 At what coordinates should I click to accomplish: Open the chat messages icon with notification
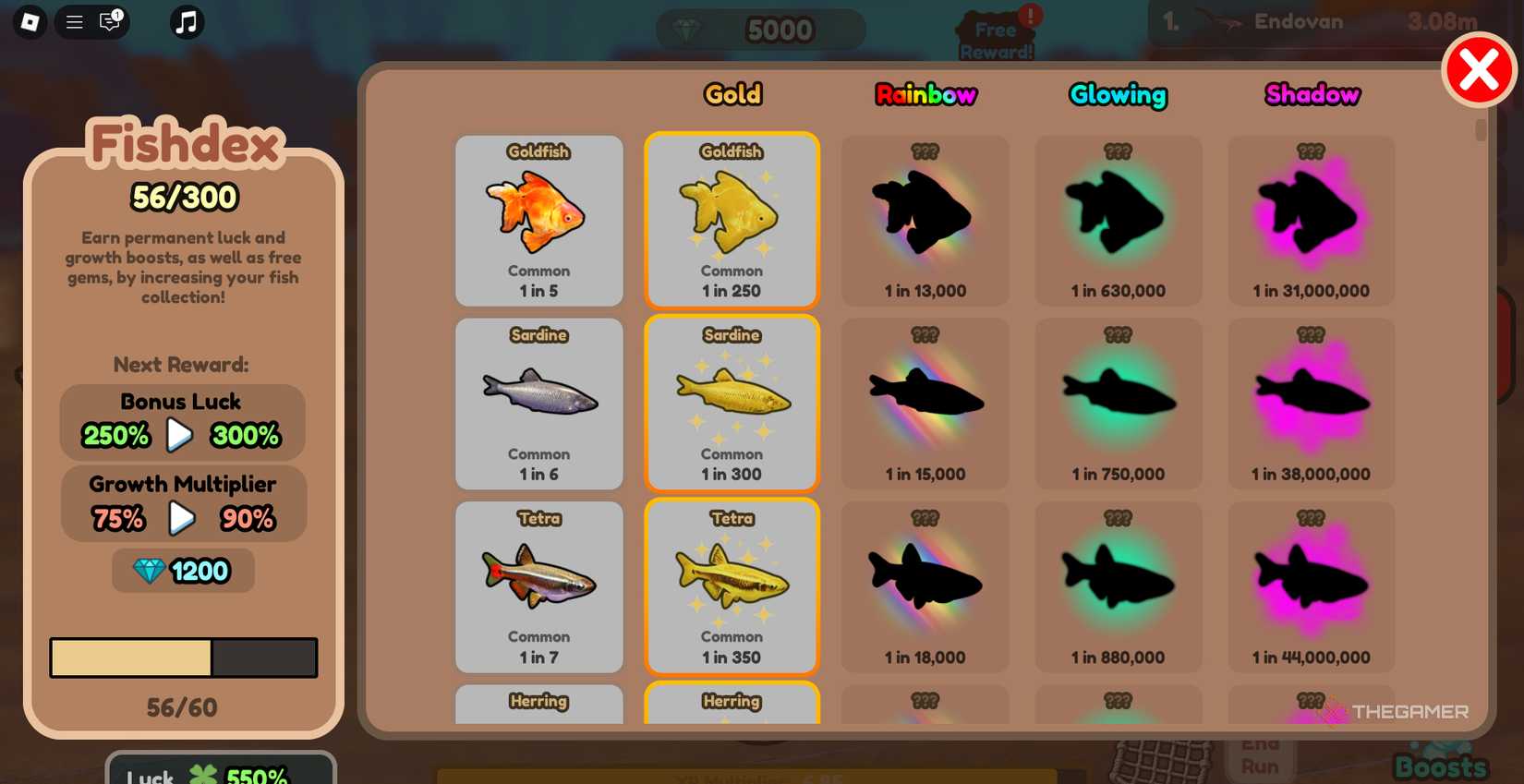pyautogui.click(x=110, y=22)
